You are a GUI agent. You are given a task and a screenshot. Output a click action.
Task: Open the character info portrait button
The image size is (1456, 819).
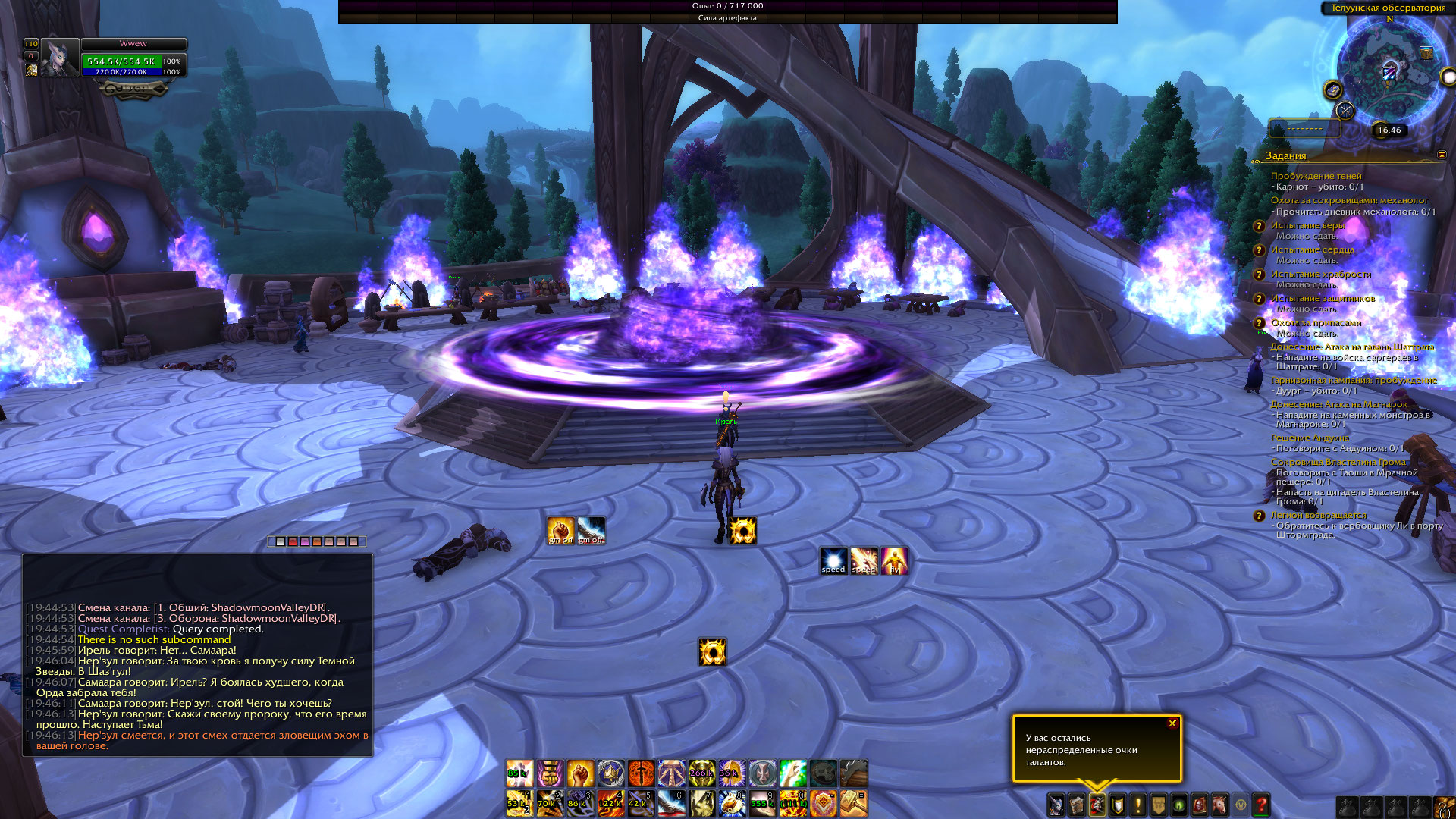point(1056,805)
